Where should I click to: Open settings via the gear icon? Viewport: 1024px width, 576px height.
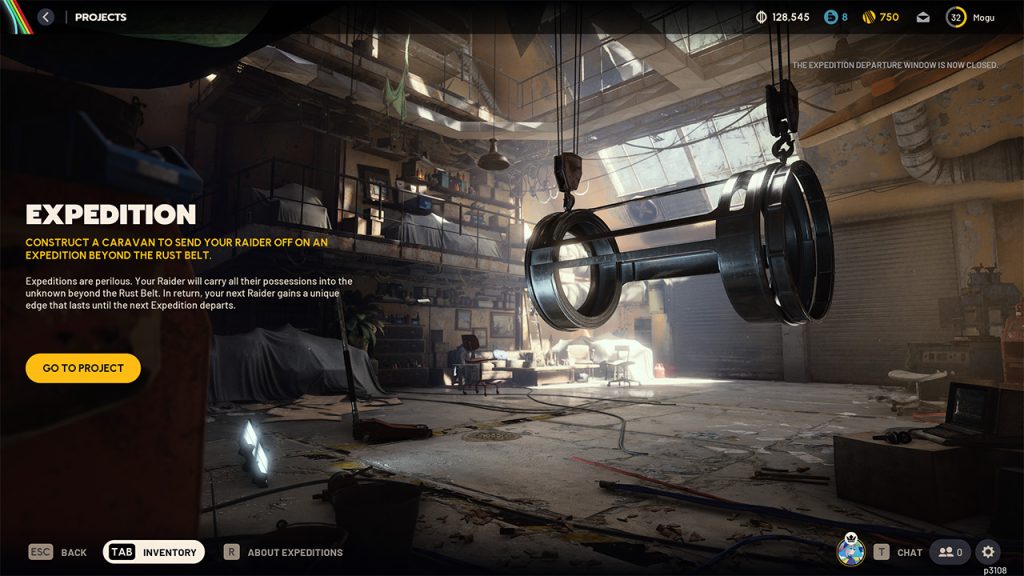(x=987, y=552)
